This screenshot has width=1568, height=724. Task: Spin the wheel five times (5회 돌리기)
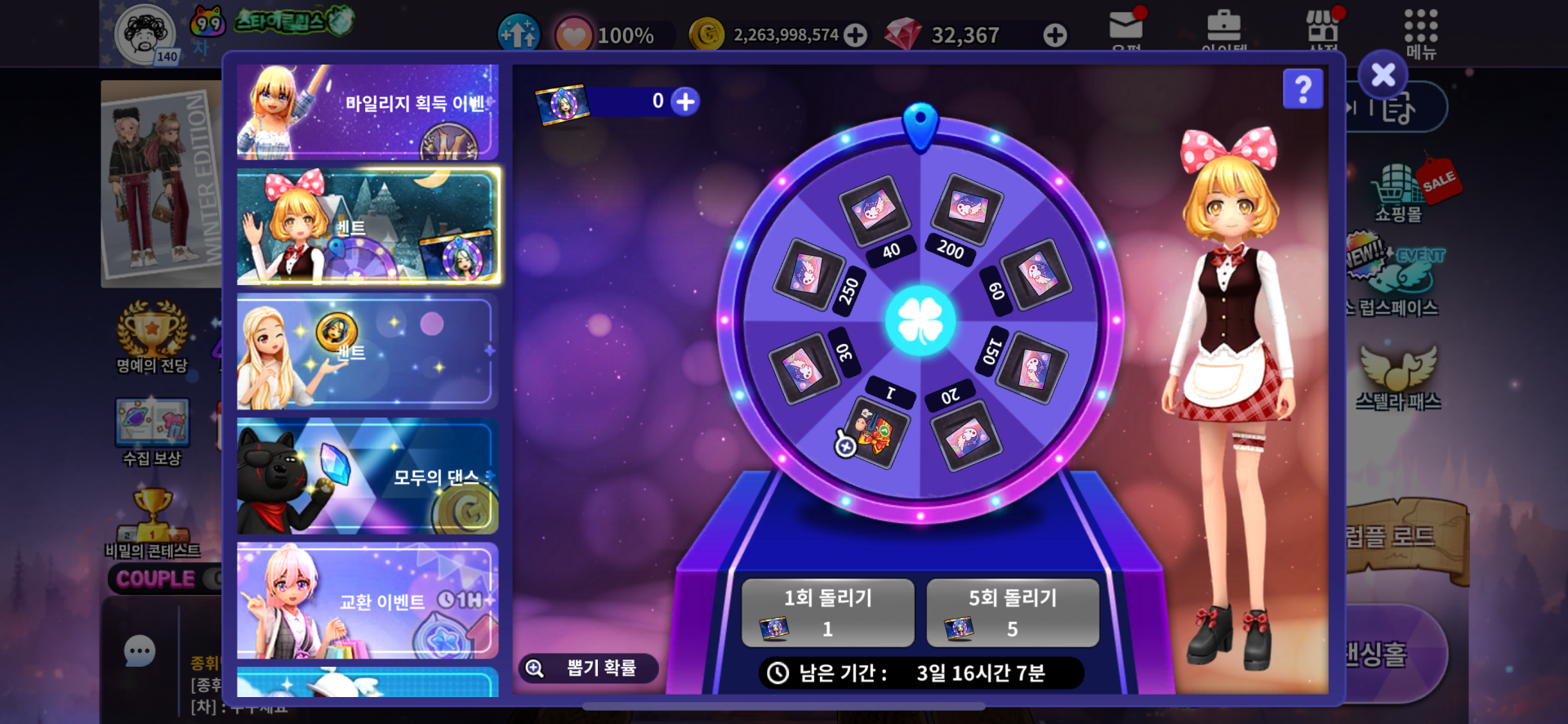(x=1013, y=612)
